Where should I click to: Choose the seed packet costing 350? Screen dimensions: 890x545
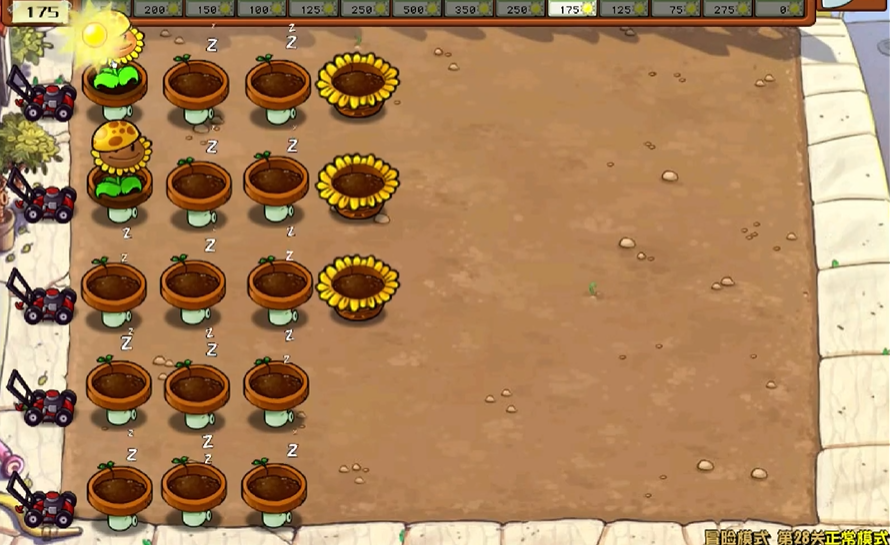point(469,9)
